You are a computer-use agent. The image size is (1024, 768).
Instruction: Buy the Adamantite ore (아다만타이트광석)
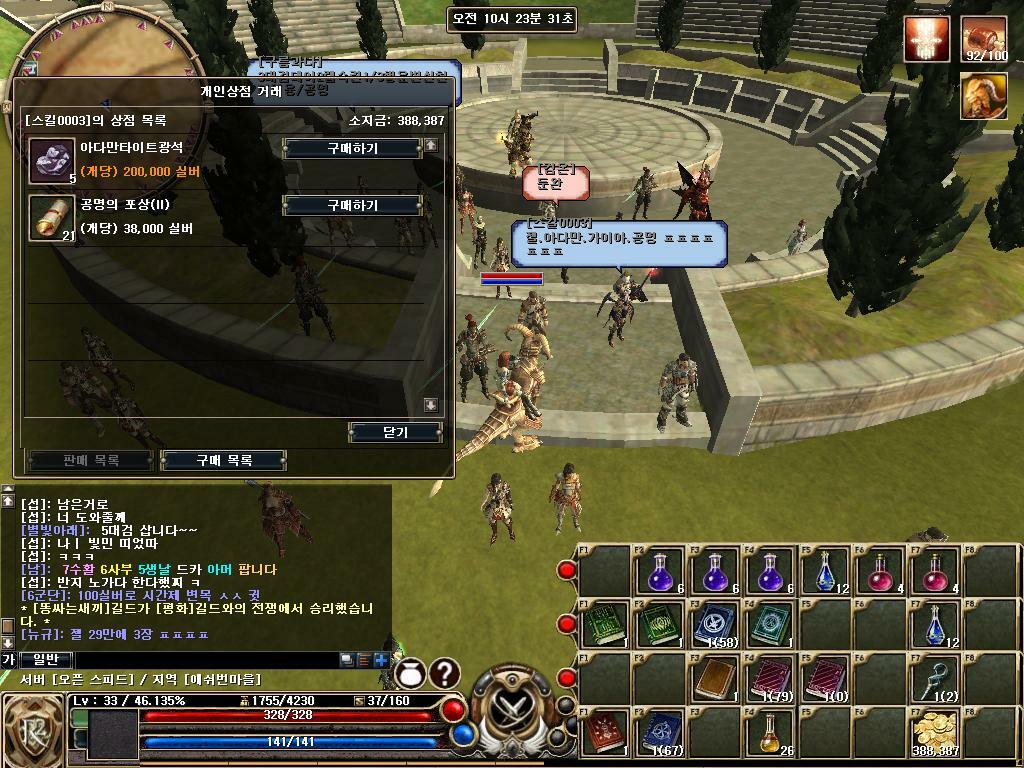352,148
